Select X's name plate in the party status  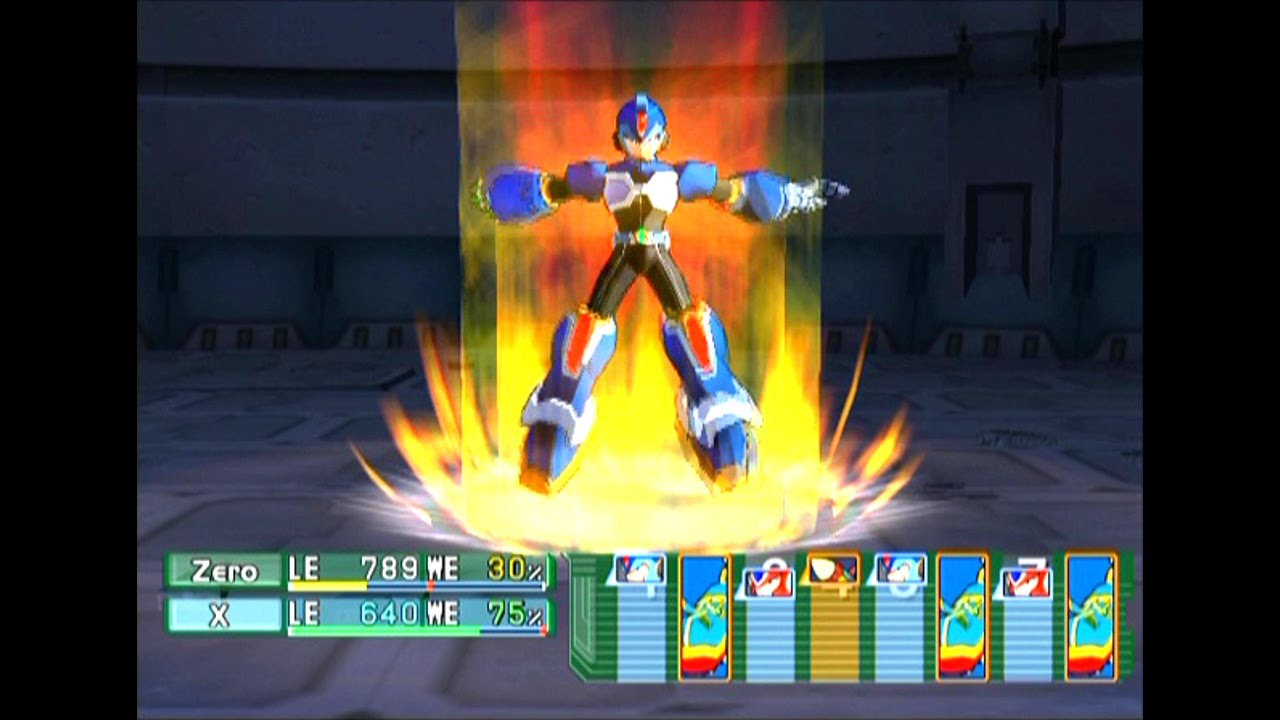[225, 616]
